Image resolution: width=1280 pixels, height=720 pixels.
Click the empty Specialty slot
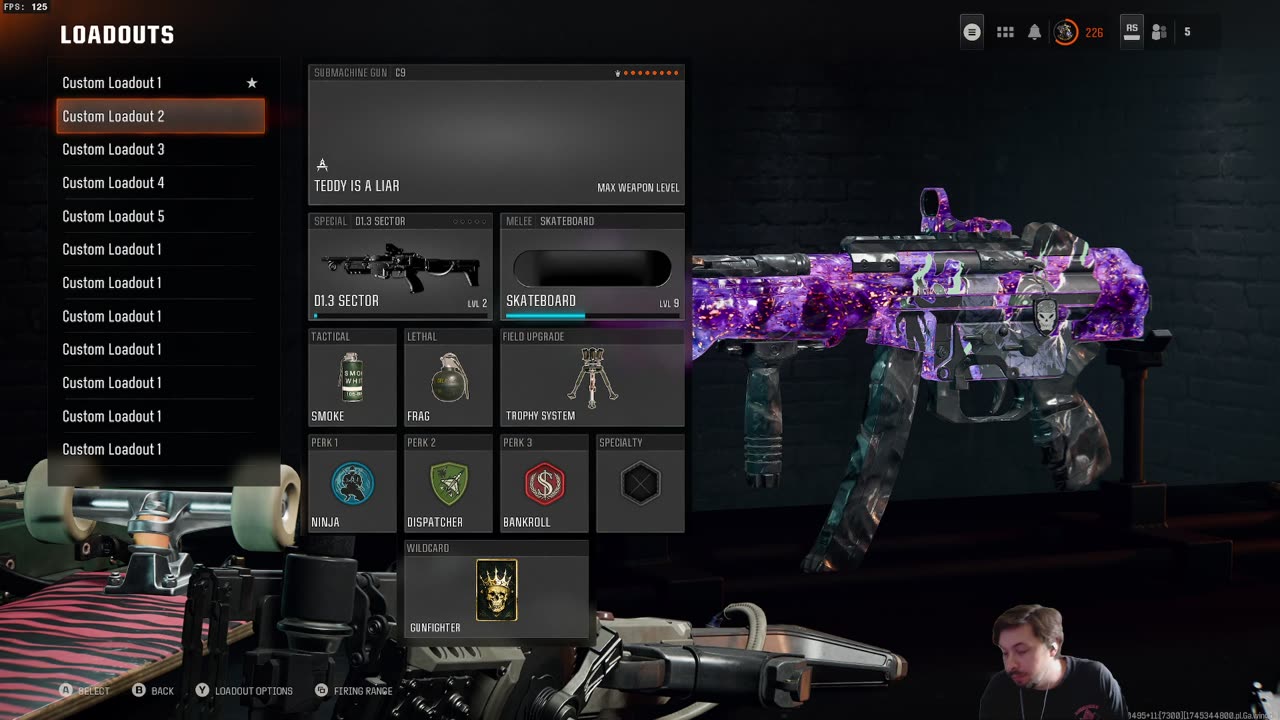[640, 484]
